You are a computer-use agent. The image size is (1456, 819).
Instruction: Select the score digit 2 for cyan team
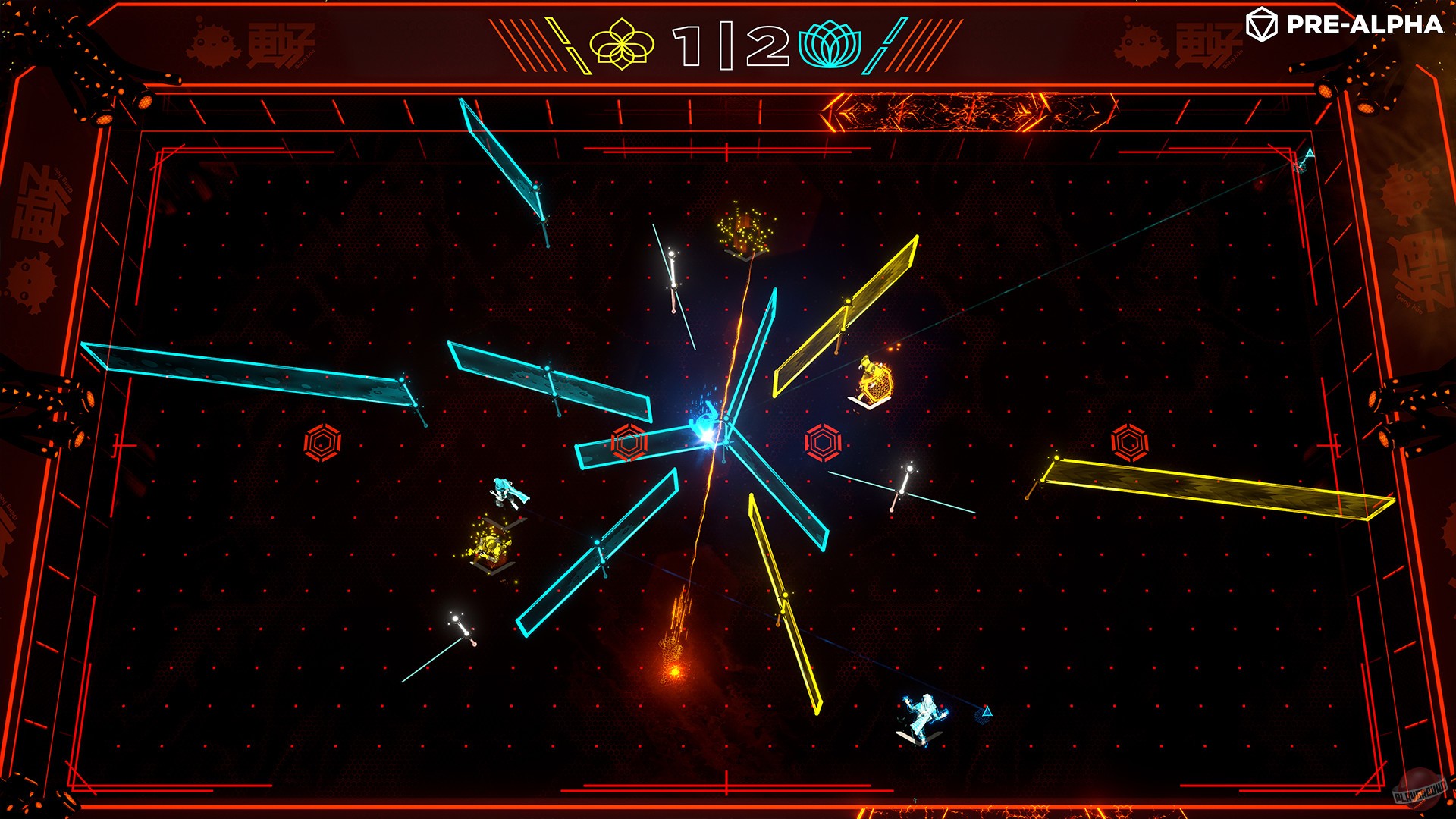tap(766, 45)
